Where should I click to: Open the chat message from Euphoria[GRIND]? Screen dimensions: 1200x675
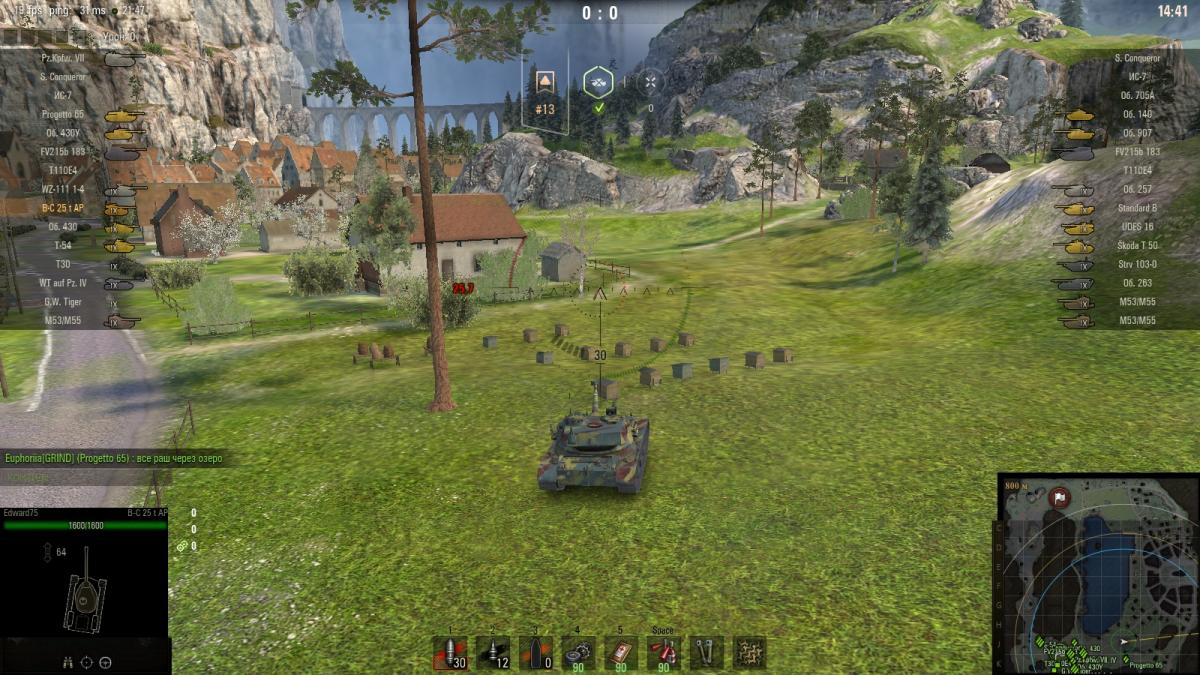(112, 459)
